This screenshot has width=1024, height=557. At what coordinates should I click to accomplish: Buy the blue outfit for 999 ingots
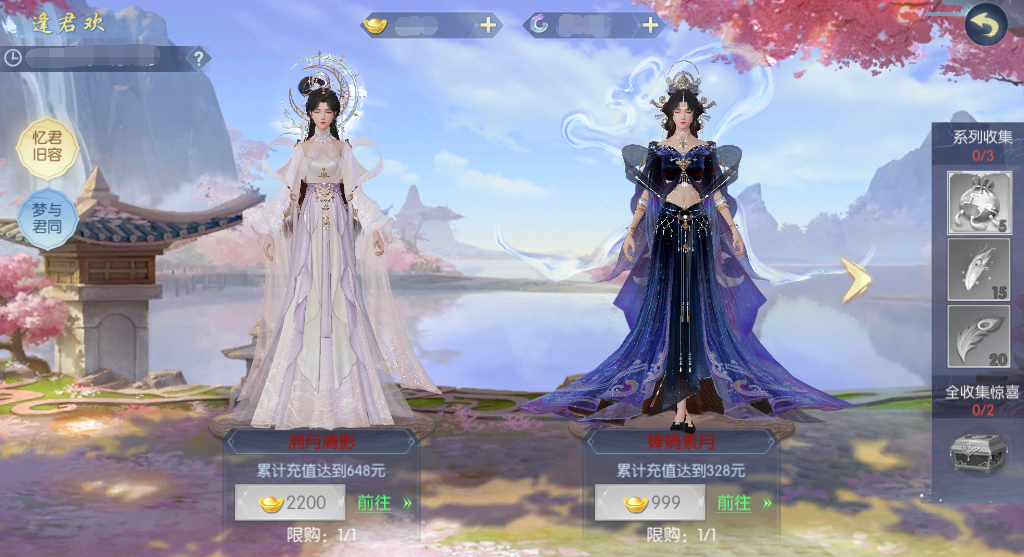point(649,503)
